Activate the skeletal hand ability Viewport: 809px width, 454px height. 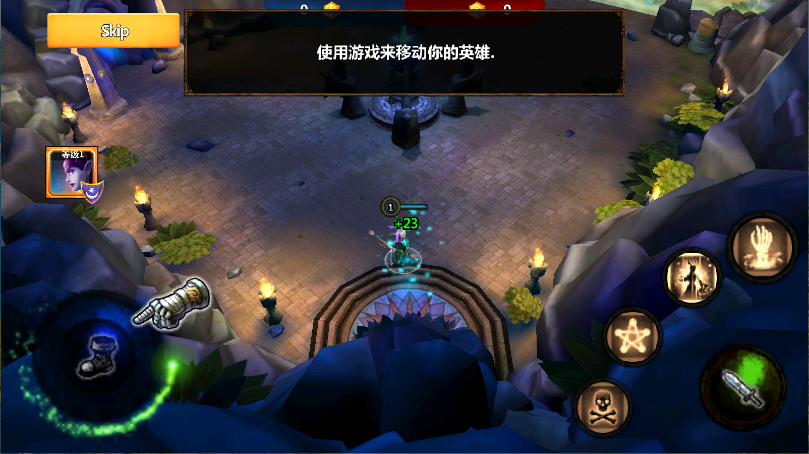point(762,245)
